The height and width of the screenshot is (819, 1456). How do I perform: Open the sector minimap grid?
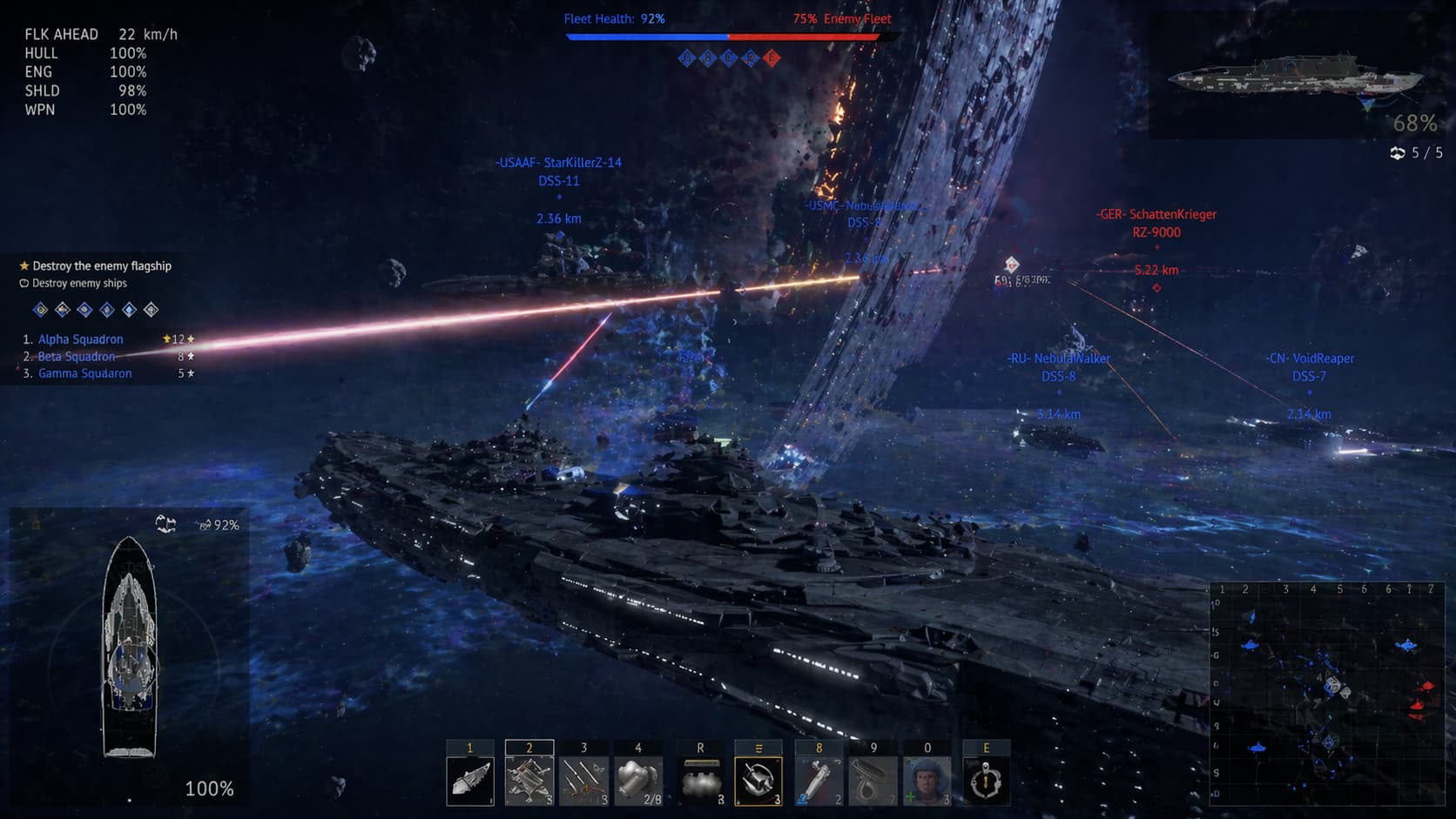1326,694
